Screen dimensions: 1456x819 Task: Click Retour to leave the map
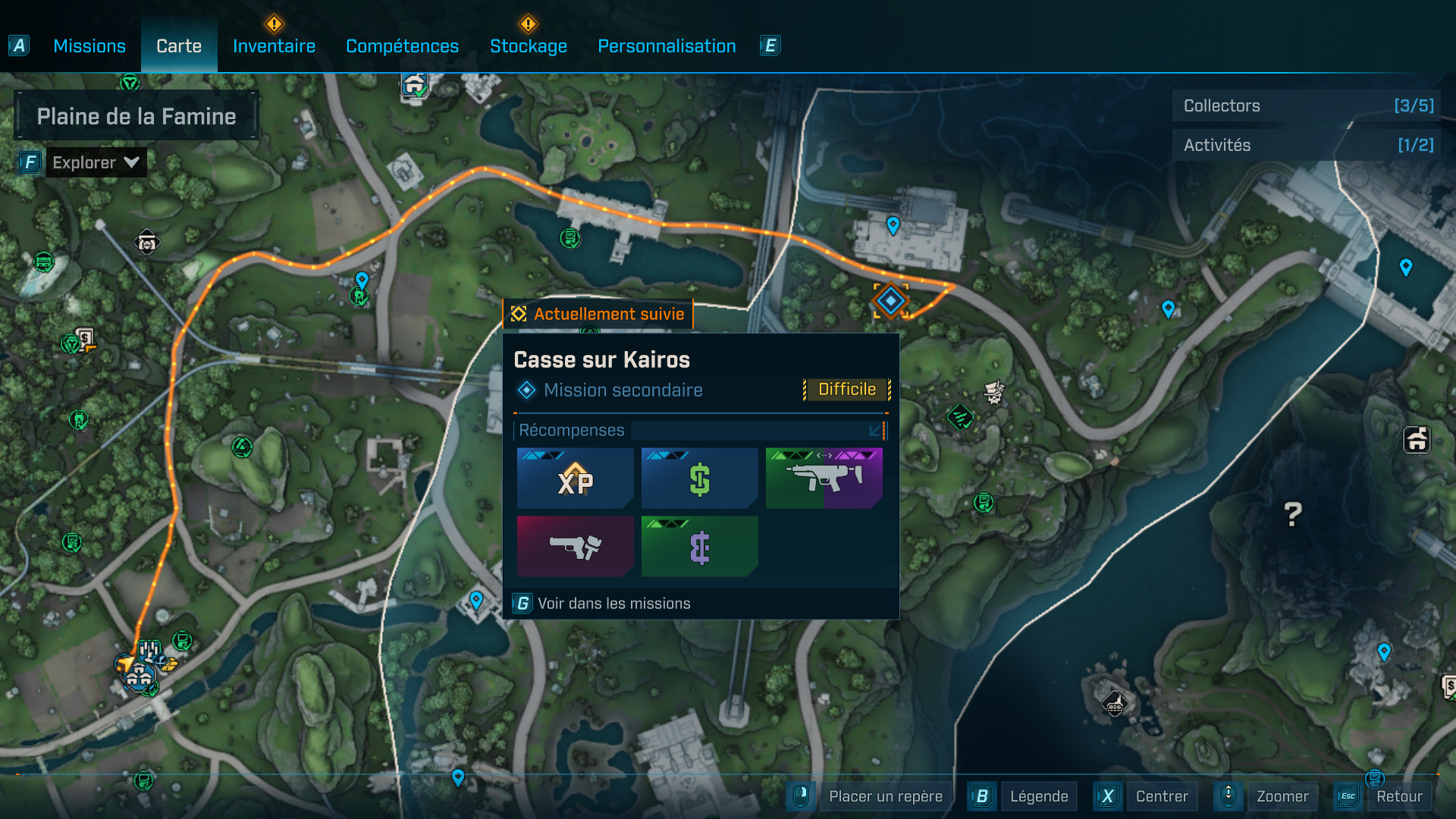click(1398, 796)
